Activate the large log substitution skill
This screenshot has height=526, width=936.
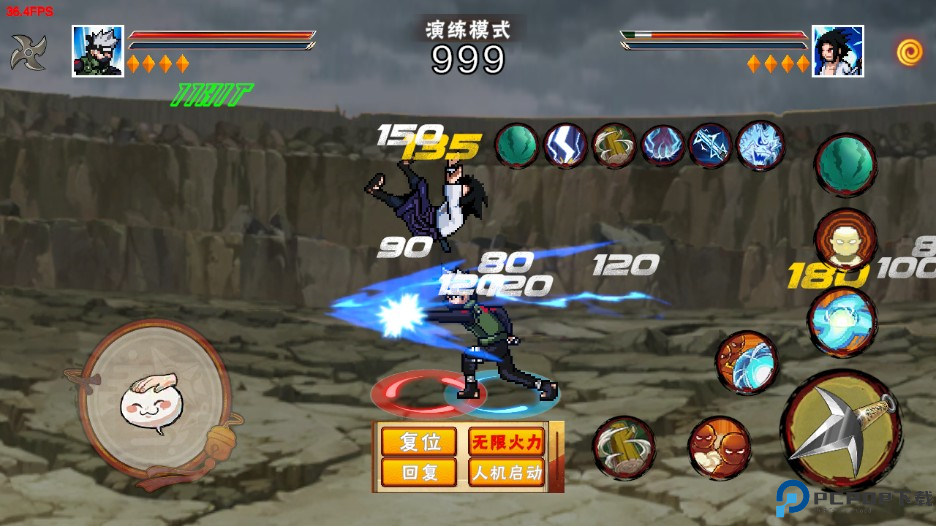tap(624, 447)
